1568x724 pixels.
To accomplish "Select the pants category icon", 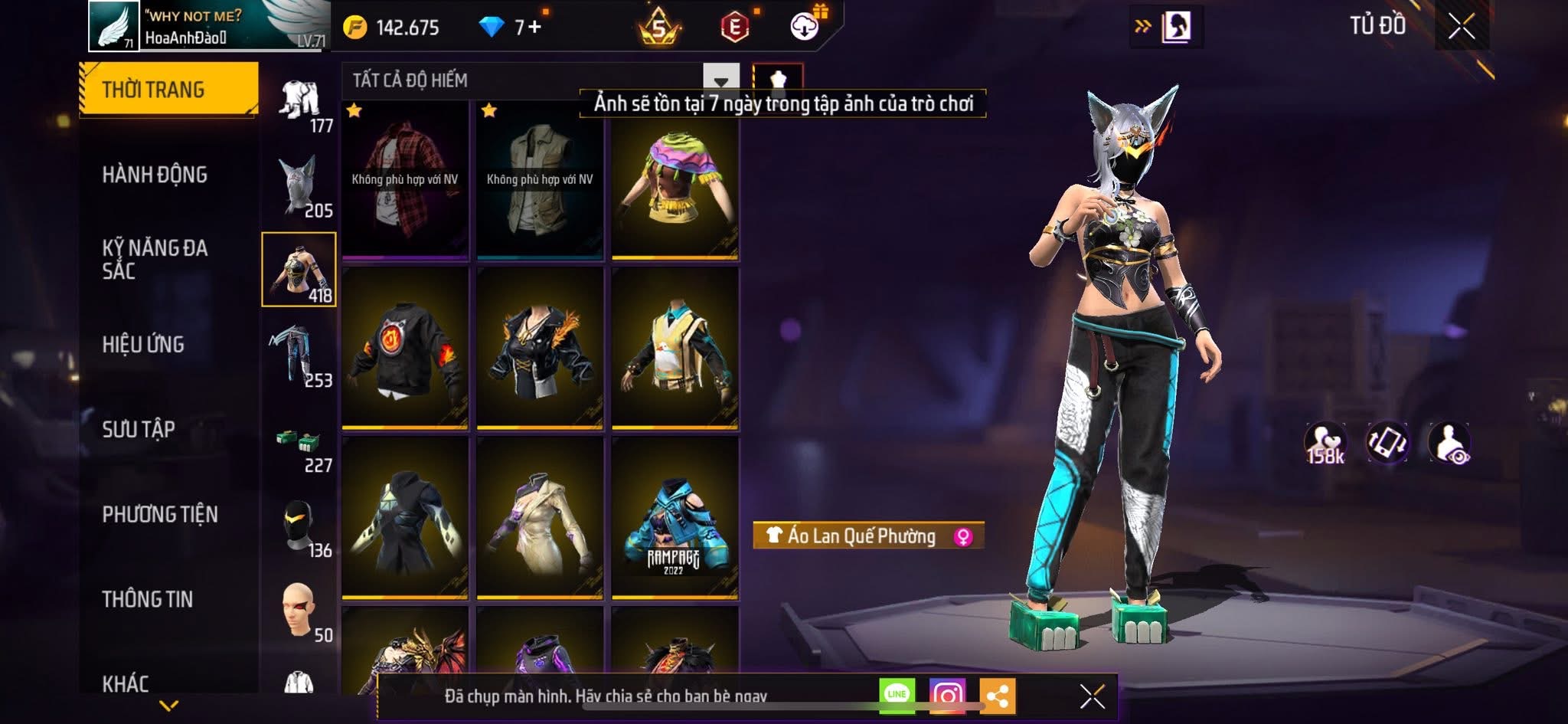I will [299, 355].
